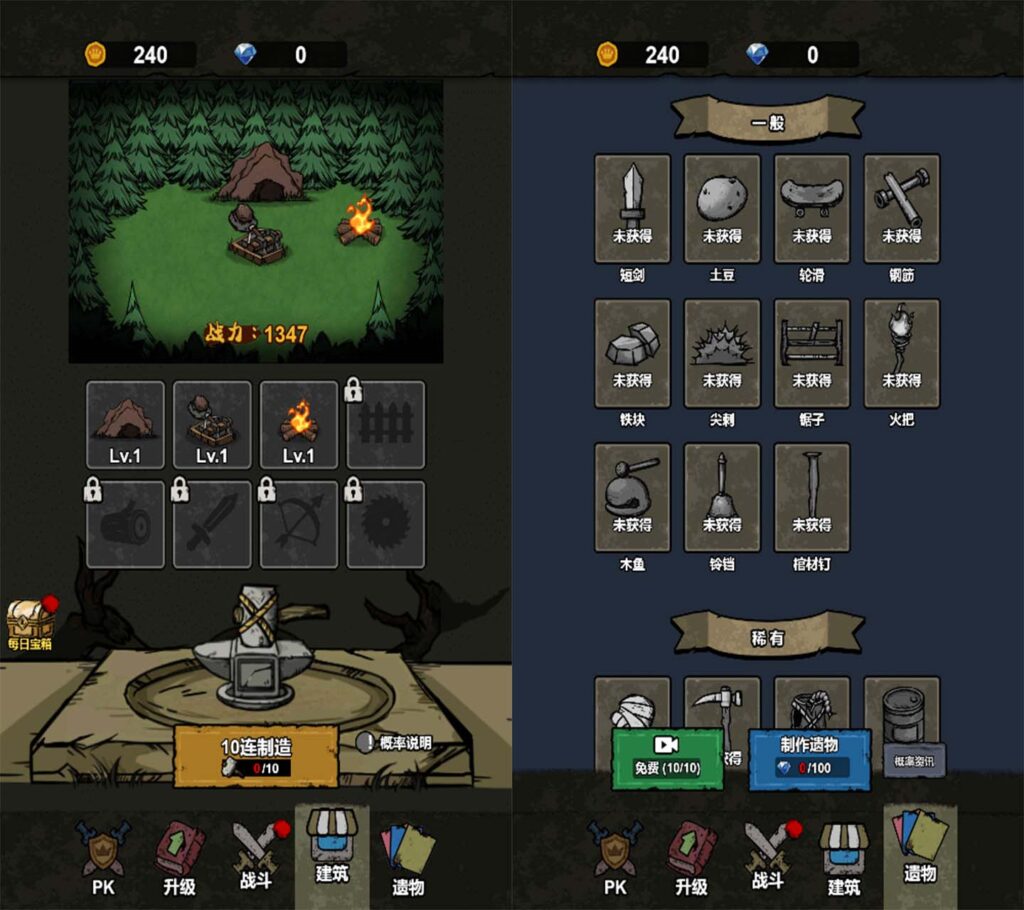Select the Lv.1 cave building slot
The height and width of the screenshot is (910, 1024).
[125, 424]
